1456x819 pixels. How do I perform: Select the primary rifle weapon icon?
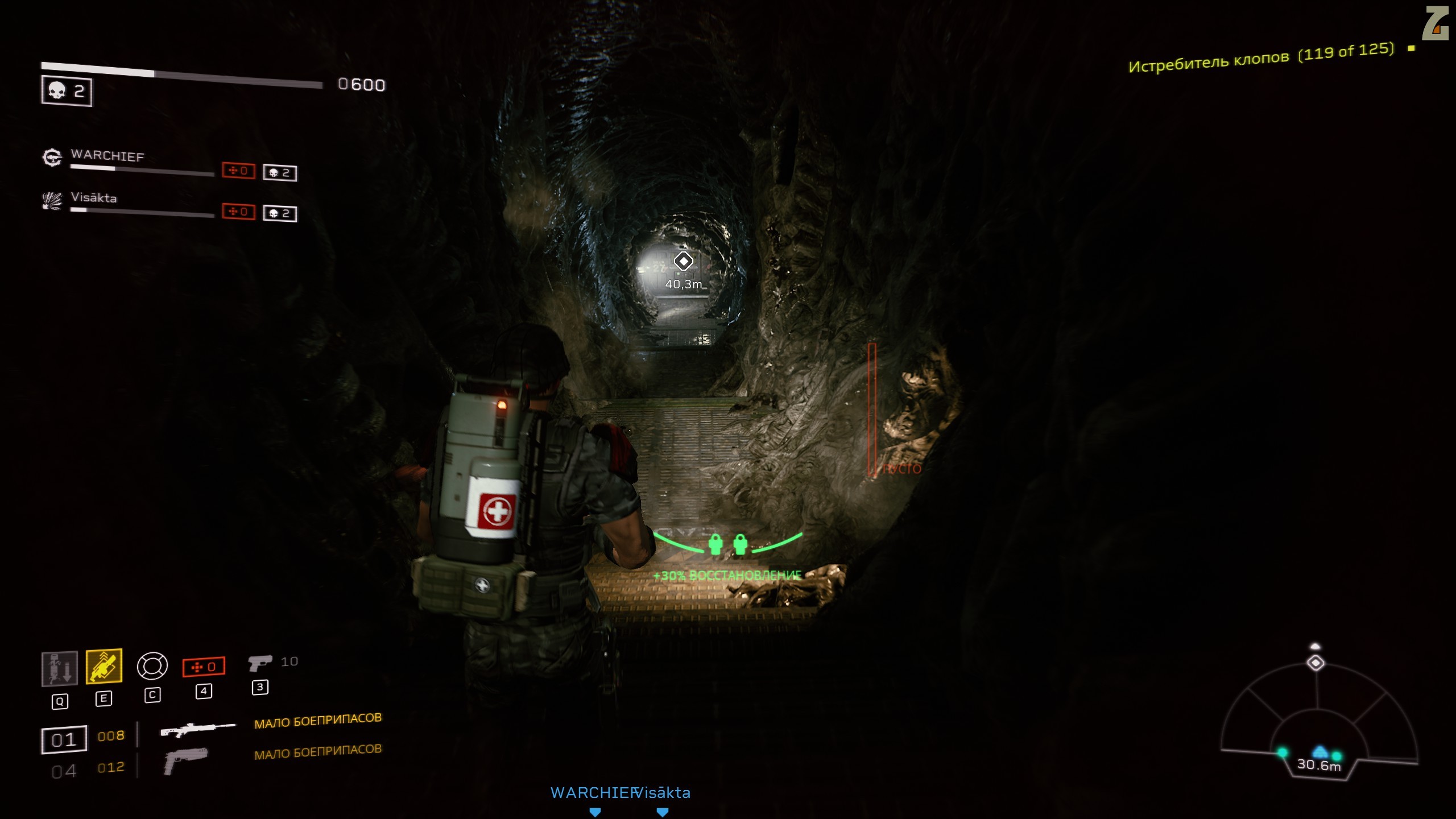(197, 730)
